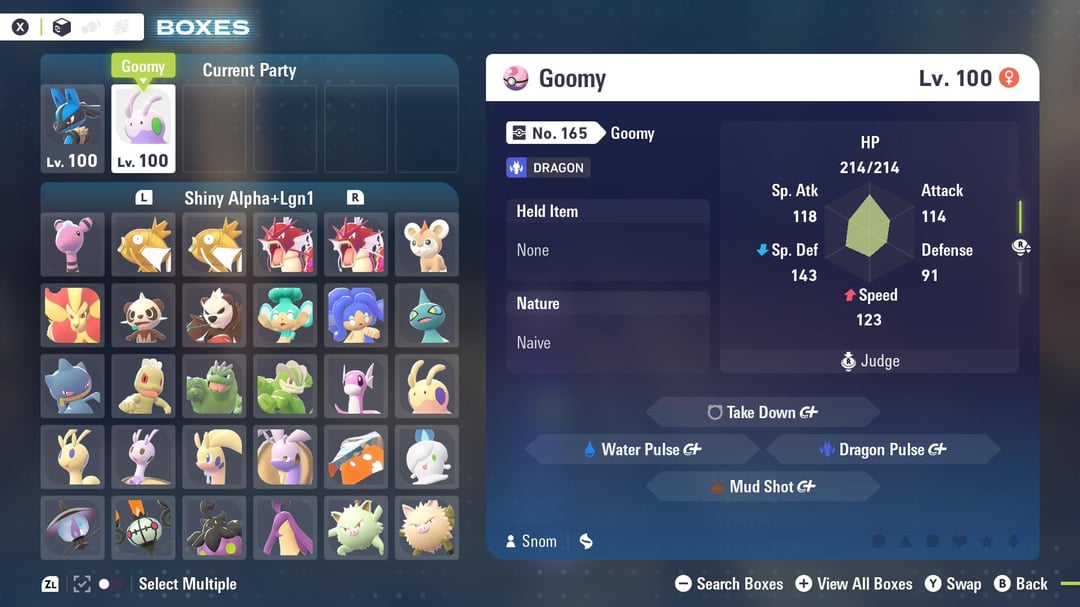Open the Shiny Alpha+Lgn1 box title

click(249, 198)
